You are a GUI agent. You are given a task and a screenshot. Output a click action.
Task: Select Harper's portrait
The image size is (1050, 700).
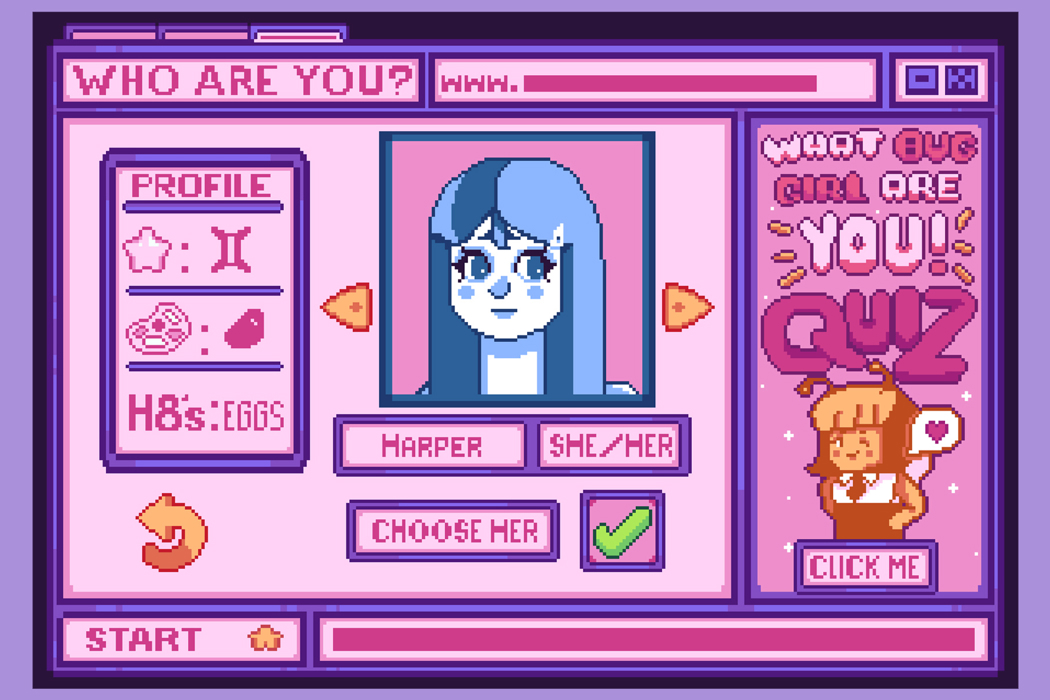(517, 270)
